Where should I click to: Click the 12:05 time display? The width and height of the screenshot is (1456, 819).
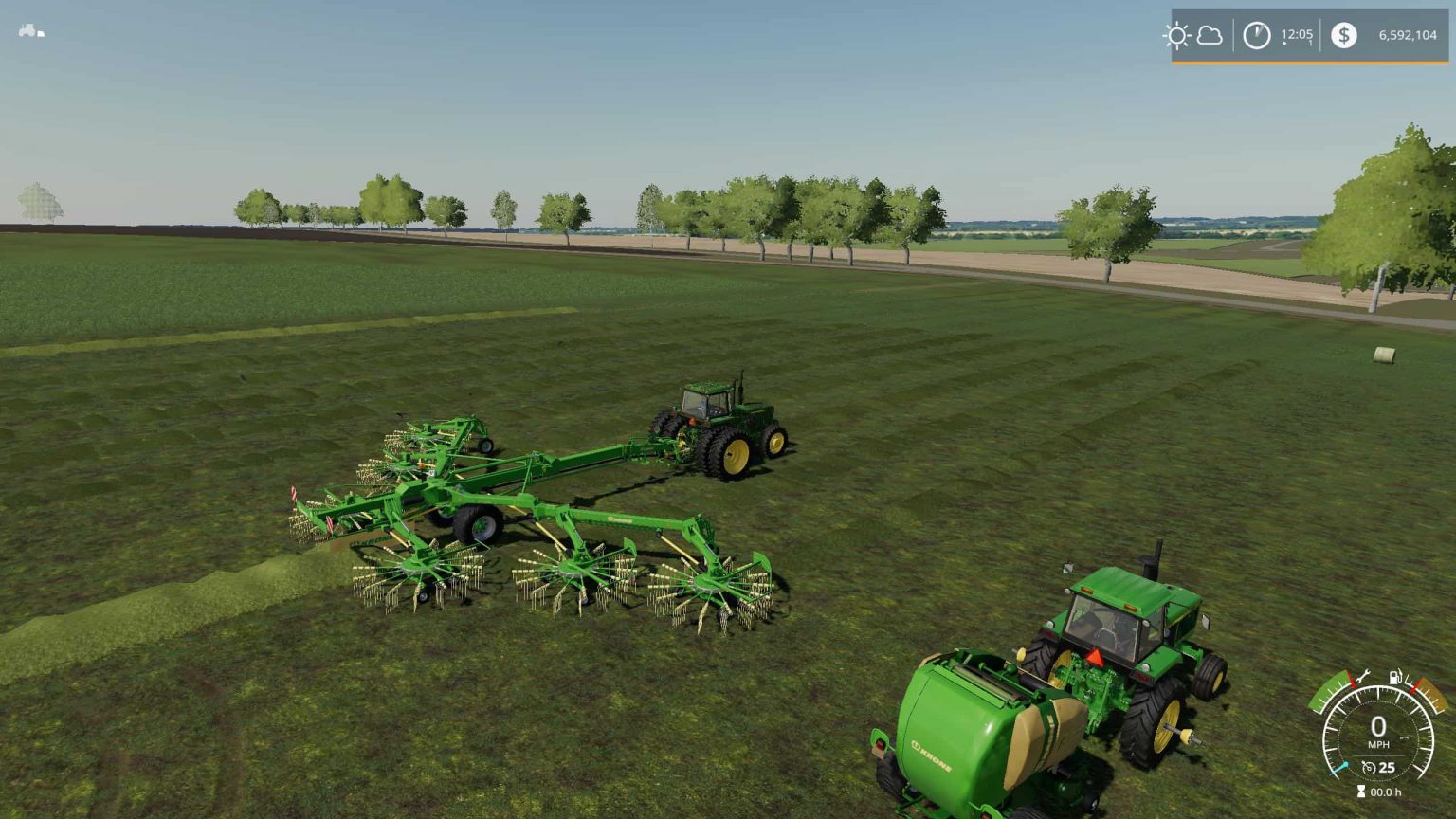(1297, 34)
